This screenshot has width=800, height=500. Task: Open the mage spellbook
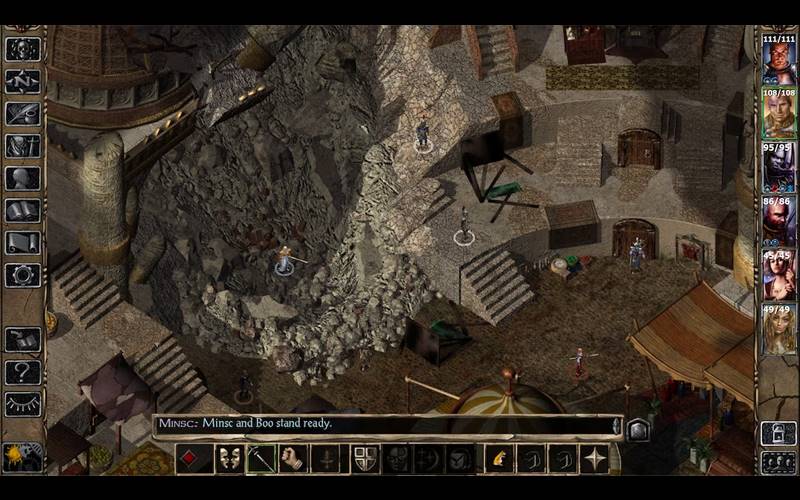pos(22,211)
